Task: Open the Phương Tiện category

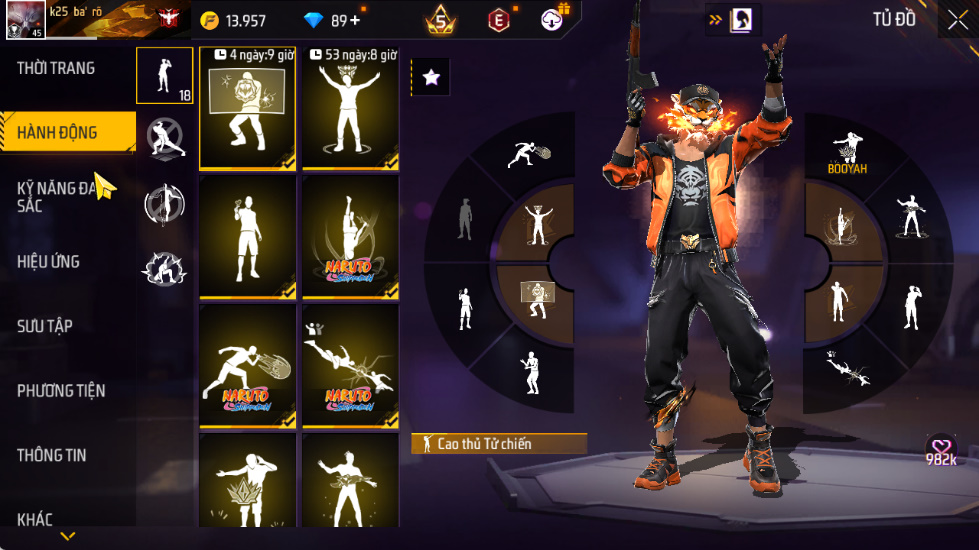Action: pyautogui.click(x=61, y=390)
